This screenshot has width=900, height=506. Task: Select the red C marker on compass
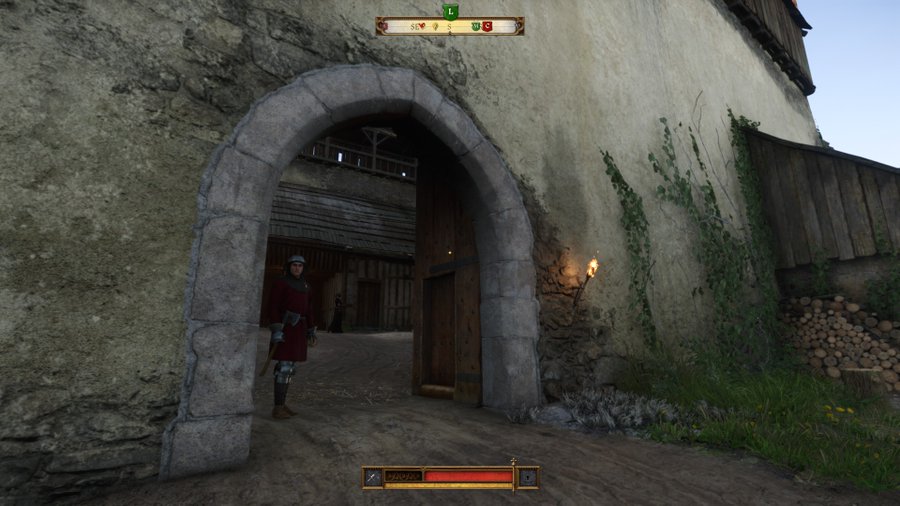487,26
